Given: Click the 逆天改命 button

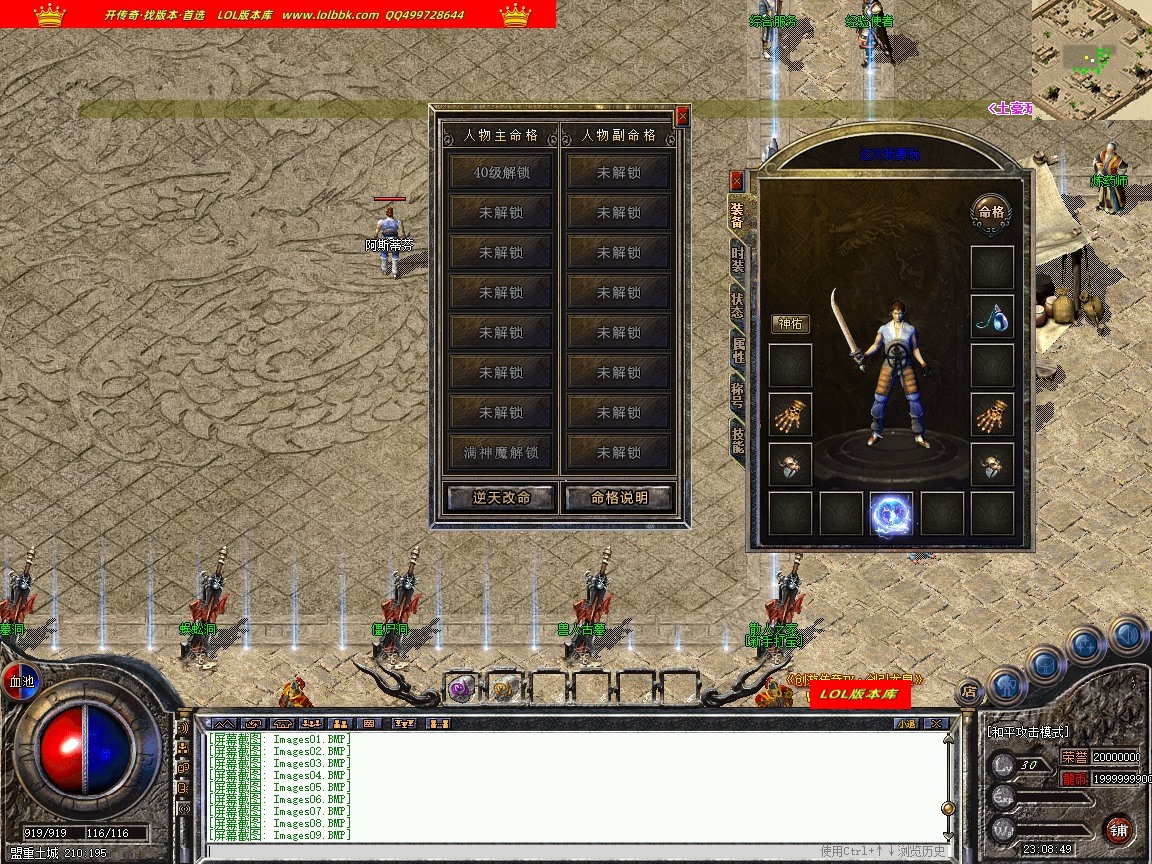Looking at the screenshot, I should click(x=501, y=497).
